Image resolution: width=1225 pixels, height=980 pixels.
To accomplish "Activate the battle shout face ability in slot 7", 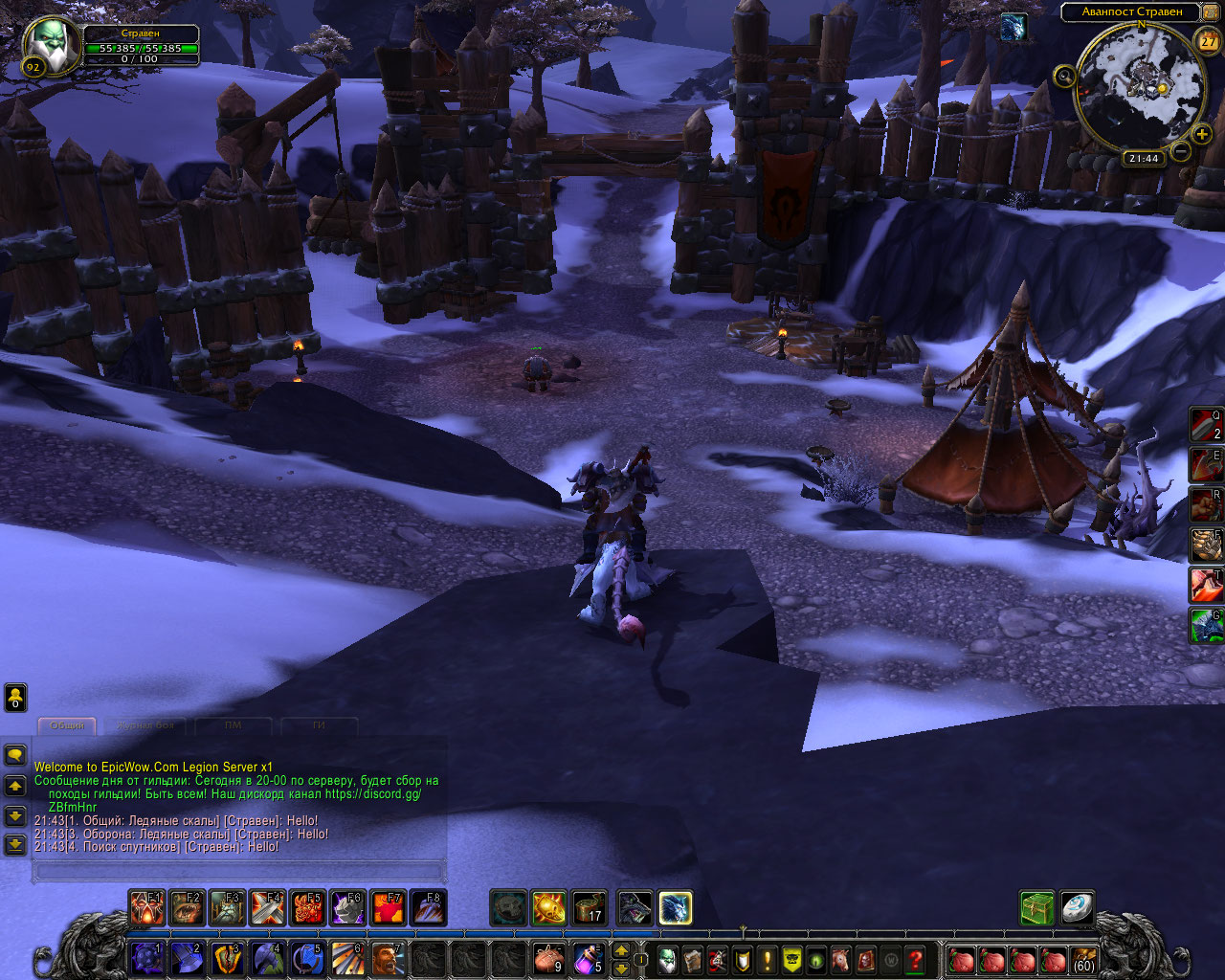I will point(388,958).
